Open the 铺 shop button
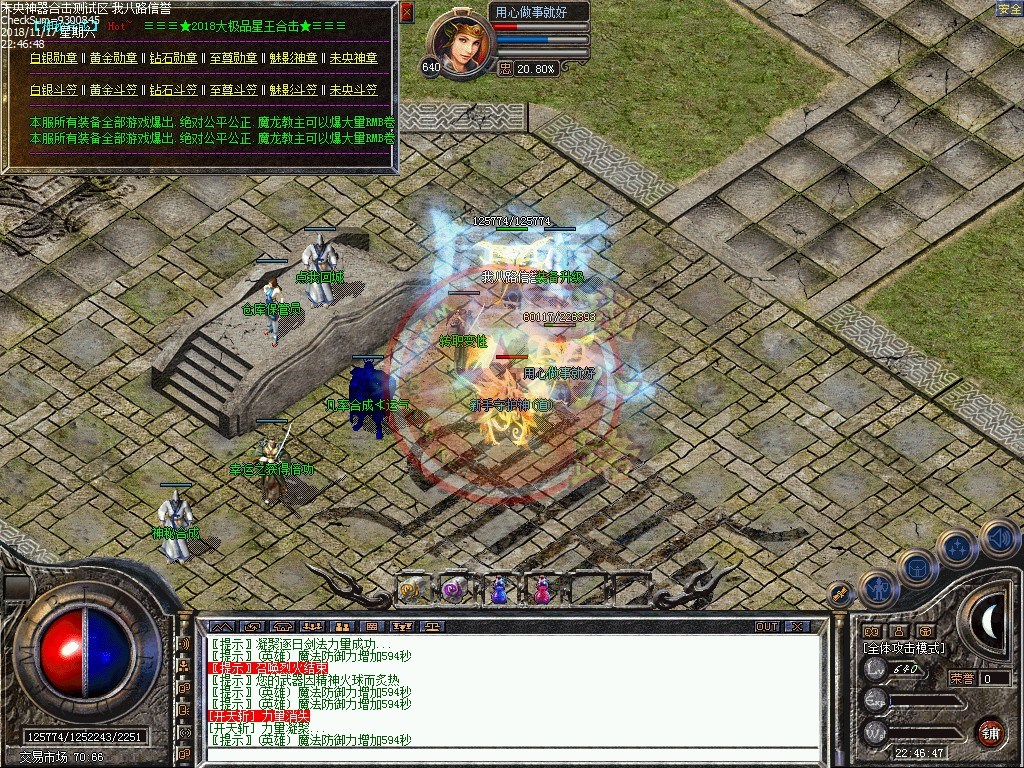 pyautogui.click(x=989, y=732)
